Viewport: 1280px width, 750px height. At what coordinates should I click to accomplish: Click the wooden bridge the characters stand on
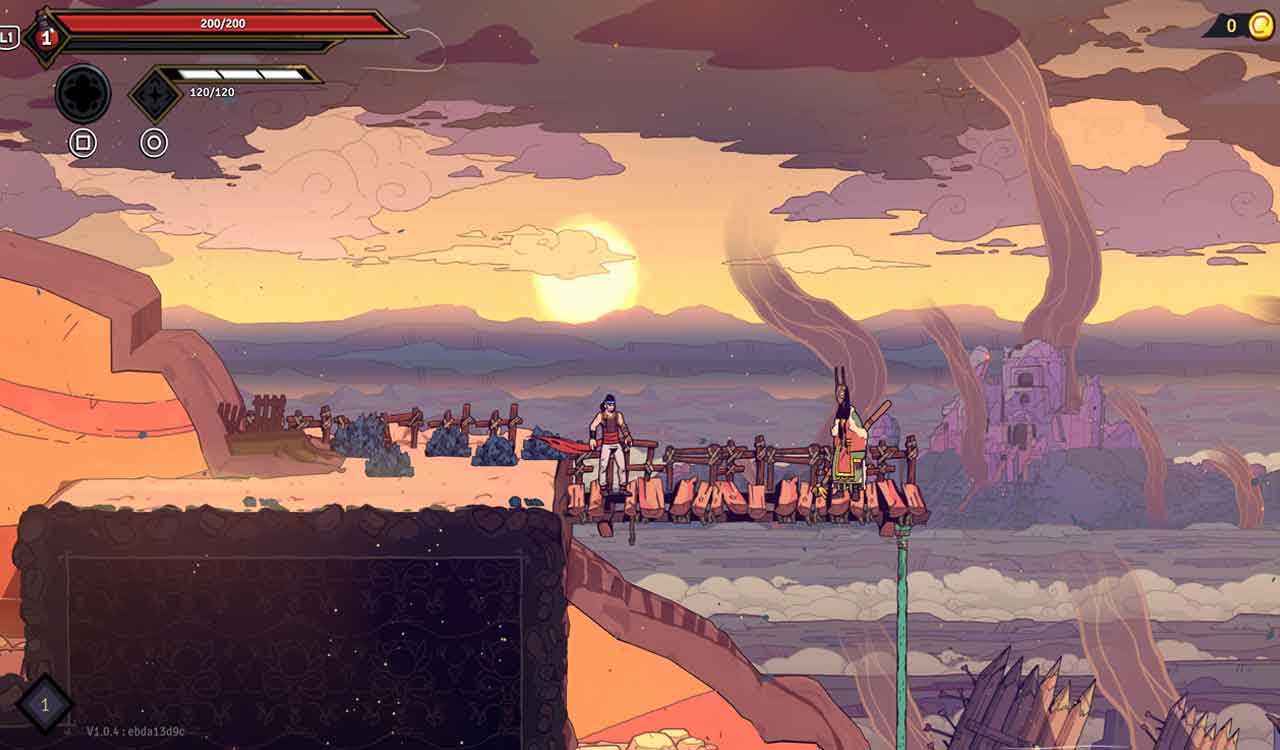point(740,490)
